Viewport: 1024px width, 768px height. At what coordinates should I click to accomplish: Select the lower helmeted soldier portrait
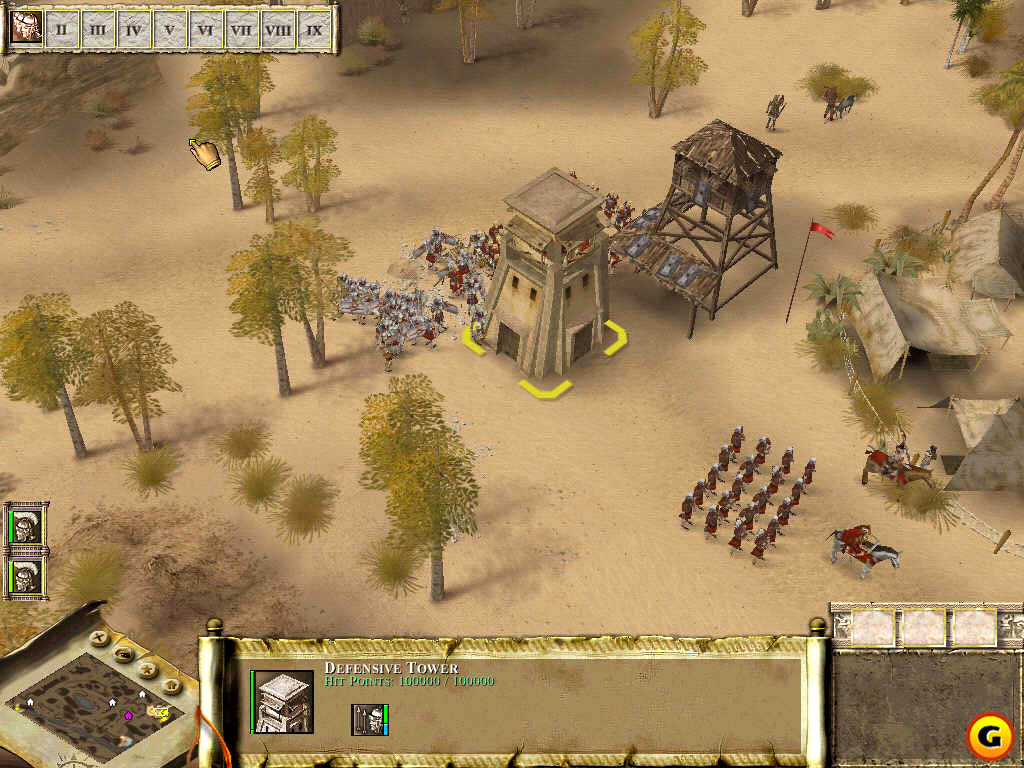click(27, 576)
